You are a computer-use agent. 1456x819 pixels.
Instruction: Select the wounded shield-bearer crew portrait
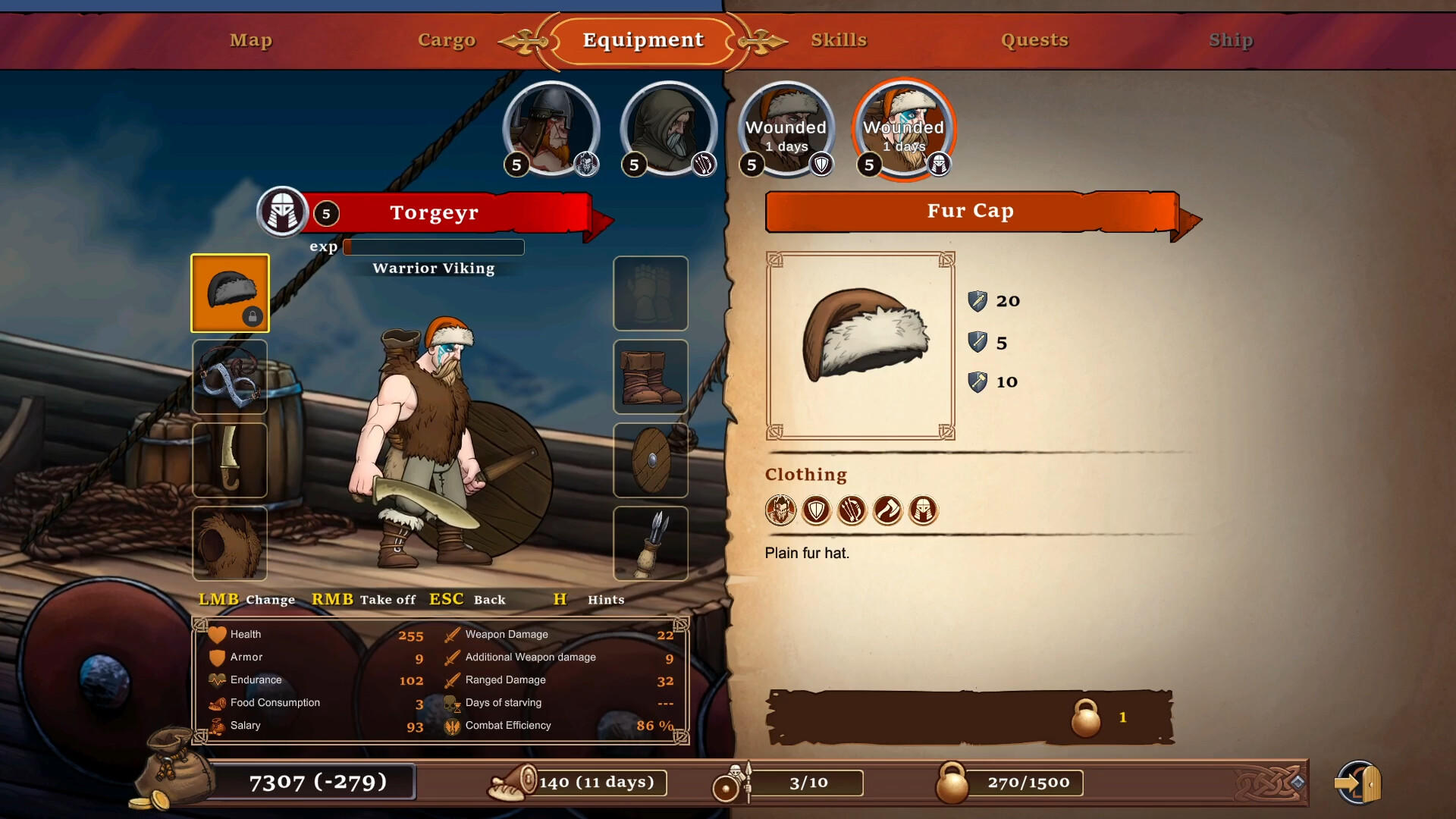786,129
